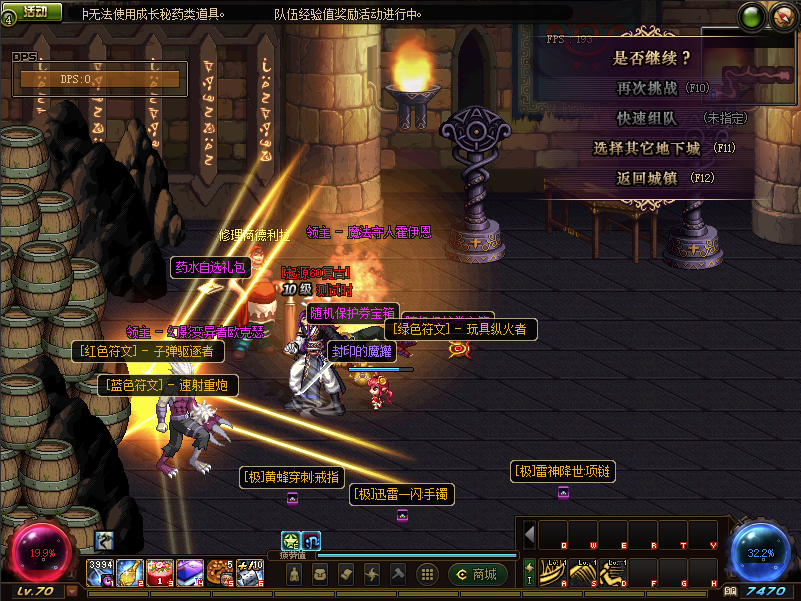Viewport: 801px width, 601px height.
Task: Open the nine-dot grid menu button
Action: pyautogui.click(x=427, y=574)
